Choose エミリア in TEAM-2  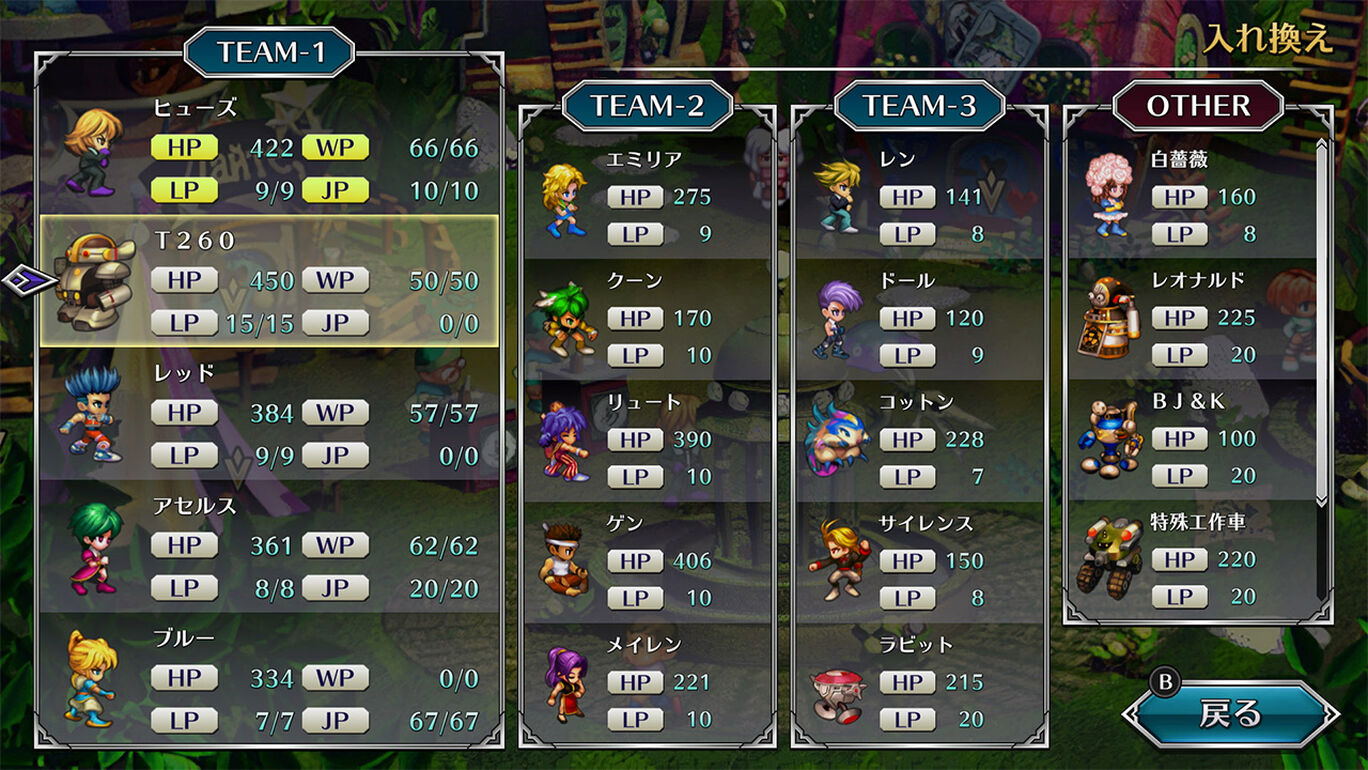click(647, 197)
